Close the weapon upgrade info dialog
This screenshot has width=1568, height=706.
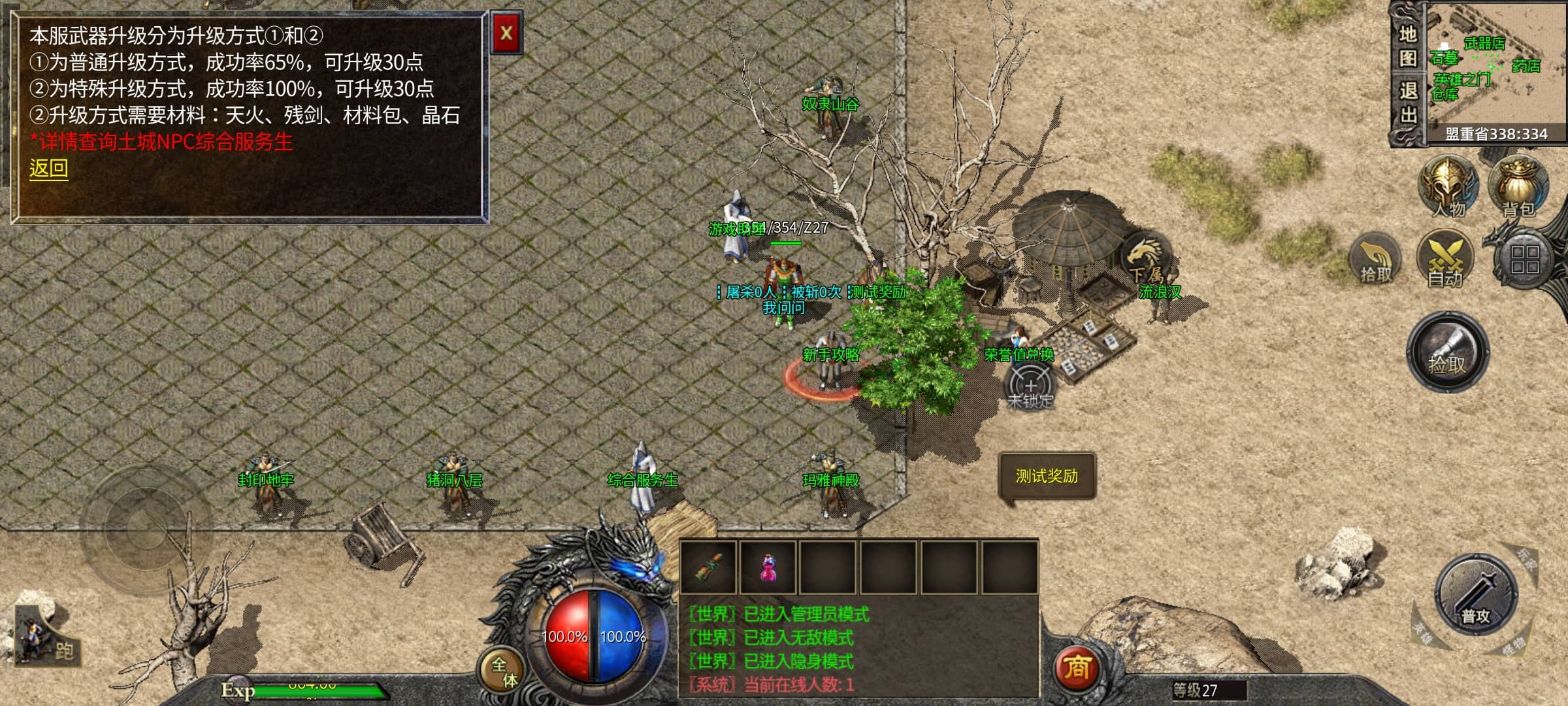click(x=506, y=33)
